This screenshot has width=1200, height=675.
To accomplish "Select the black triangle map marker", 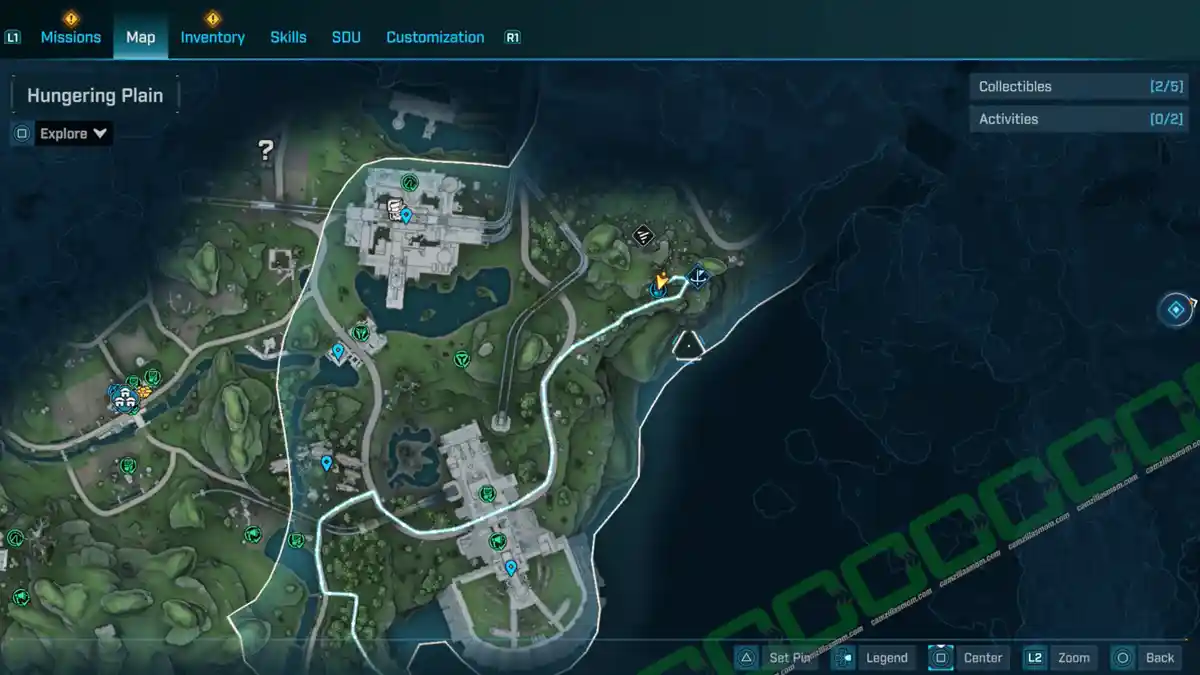I will (688, 345).
